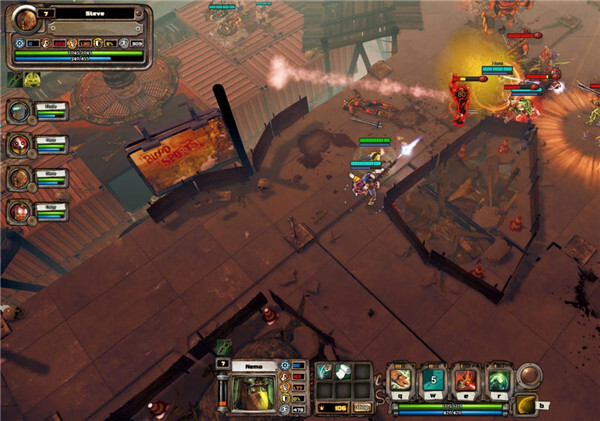This screenshot has height=421, width=600.
Task: Click the green hooded buff icon under Steve
Action: point(32,79)
